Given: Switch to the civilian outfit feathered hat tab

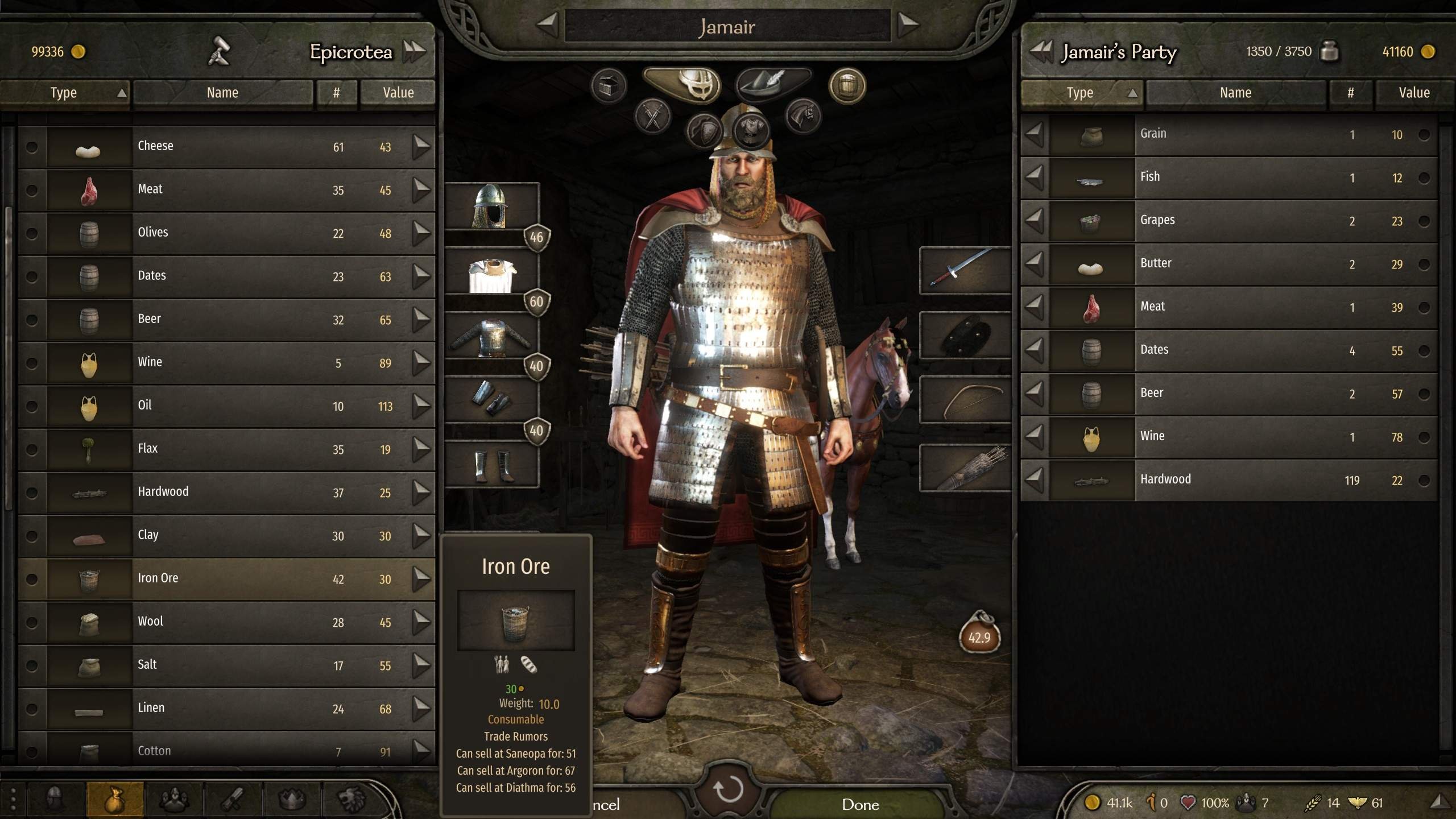Looking at the screenshot, I should point(772,84).
